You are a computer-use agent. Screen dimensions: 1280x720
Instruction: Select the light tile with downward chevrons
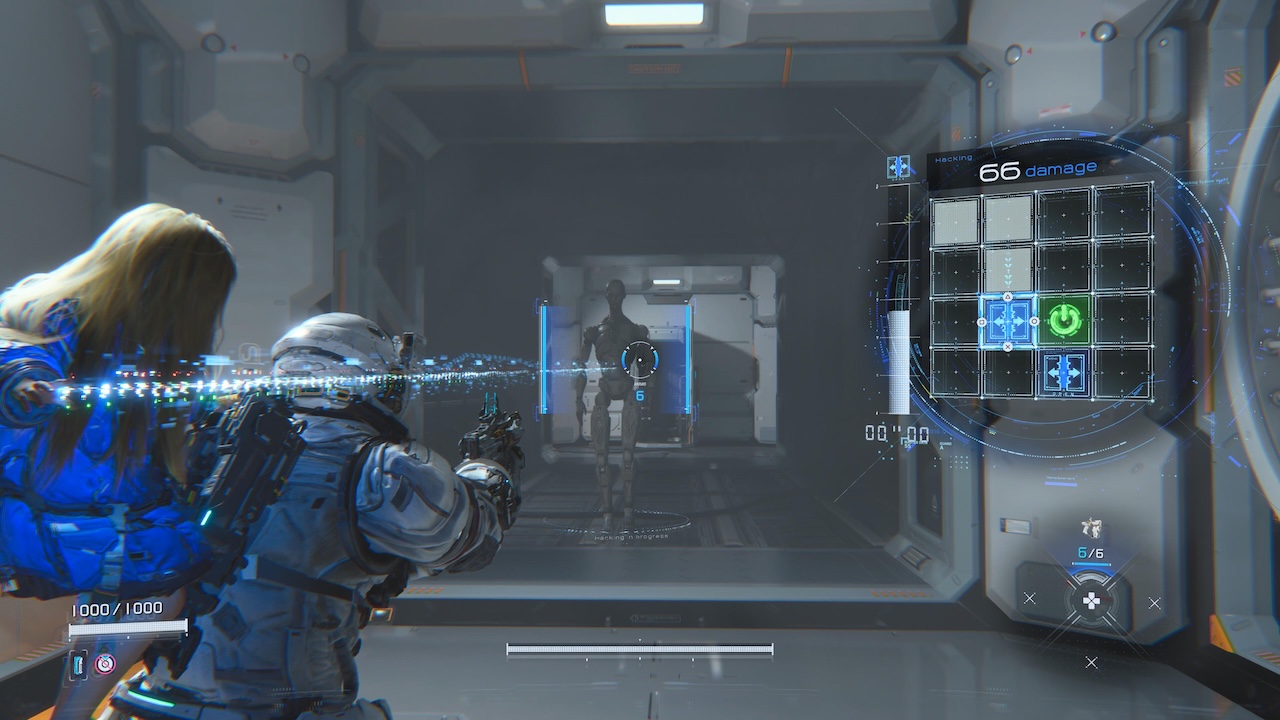[x=1008, y=268]
